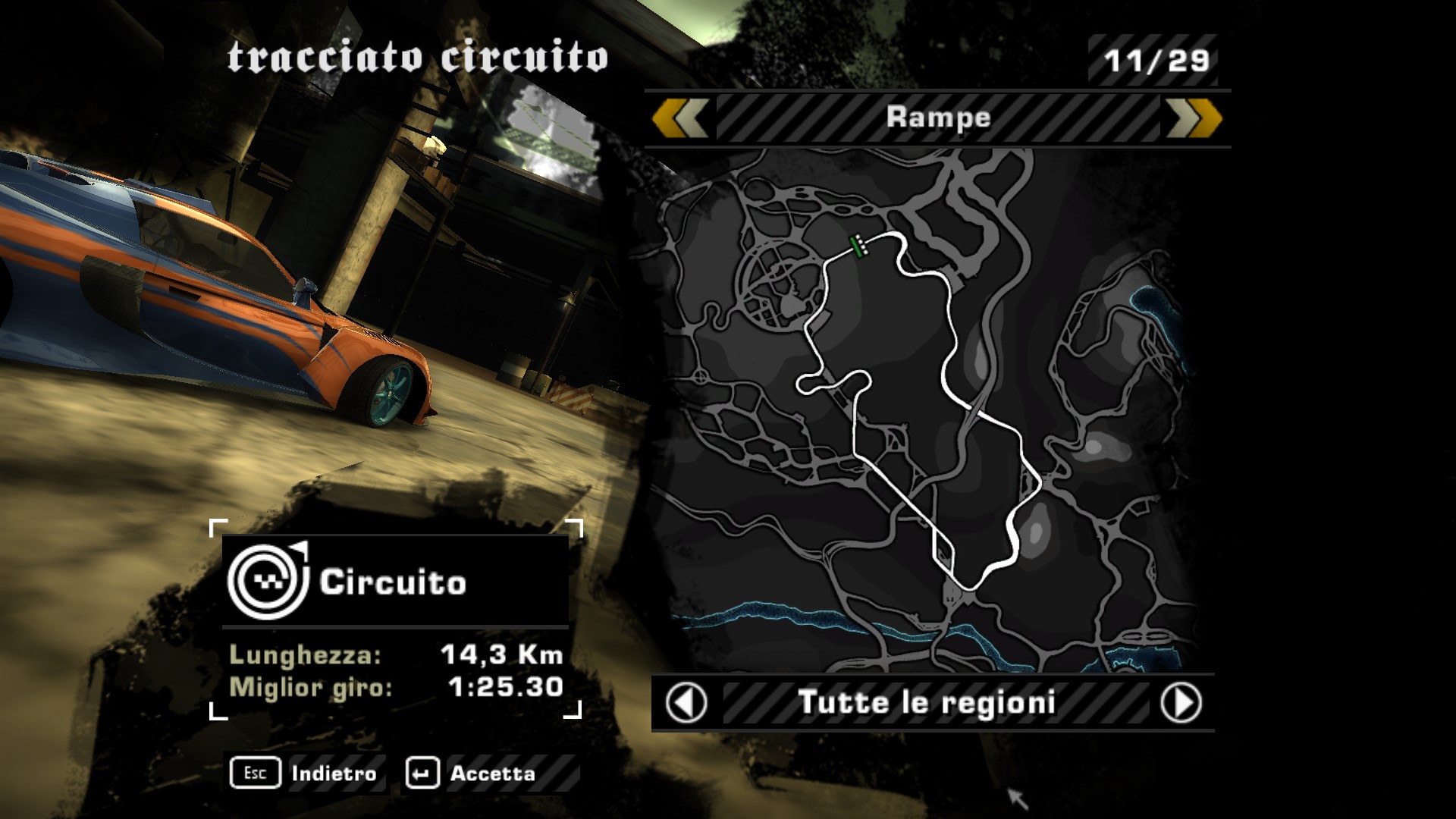Confirm the track with Accetta

473,773
